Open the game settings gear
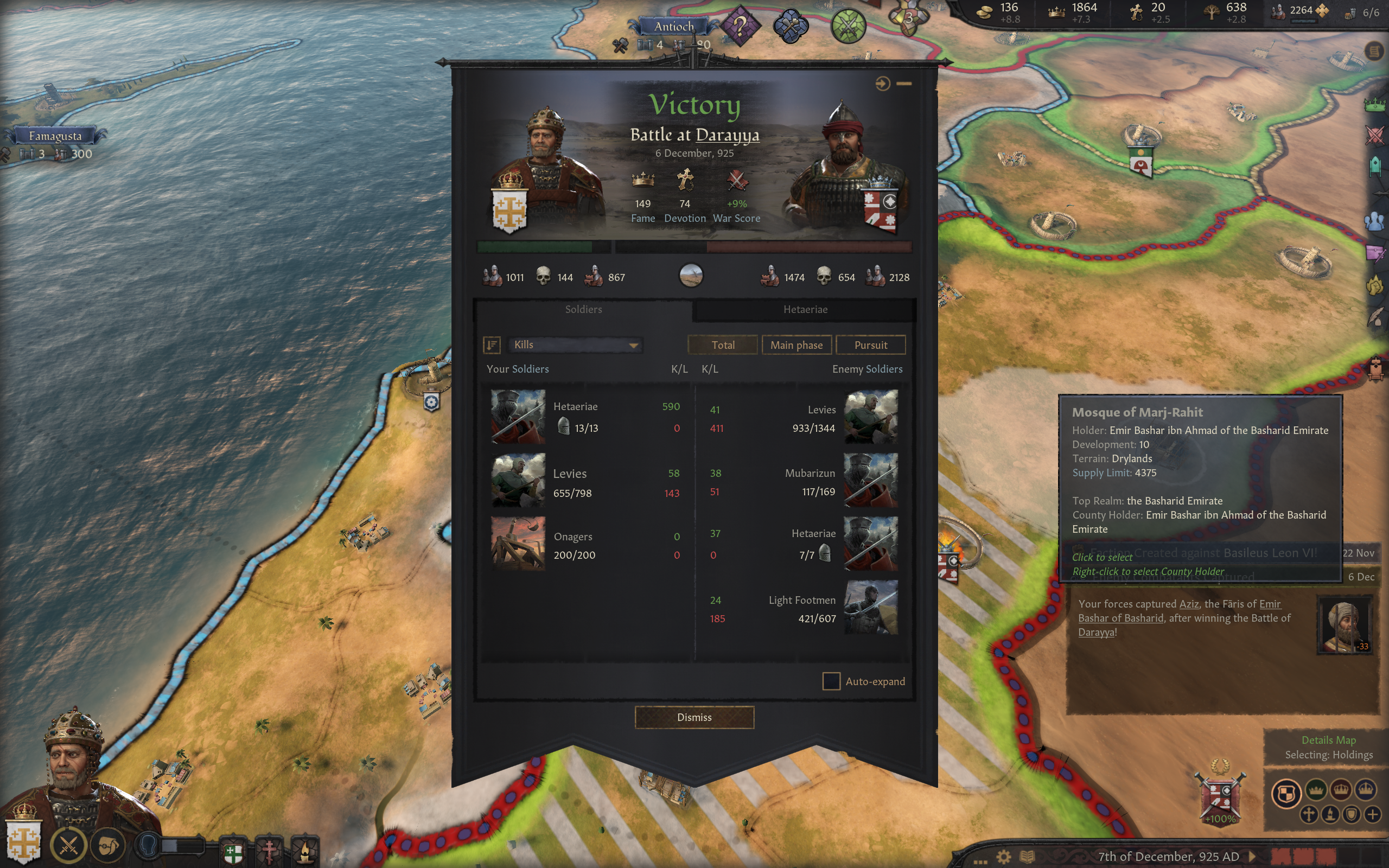Viewport: 1389px width, 868px height. click(1003, 857)
